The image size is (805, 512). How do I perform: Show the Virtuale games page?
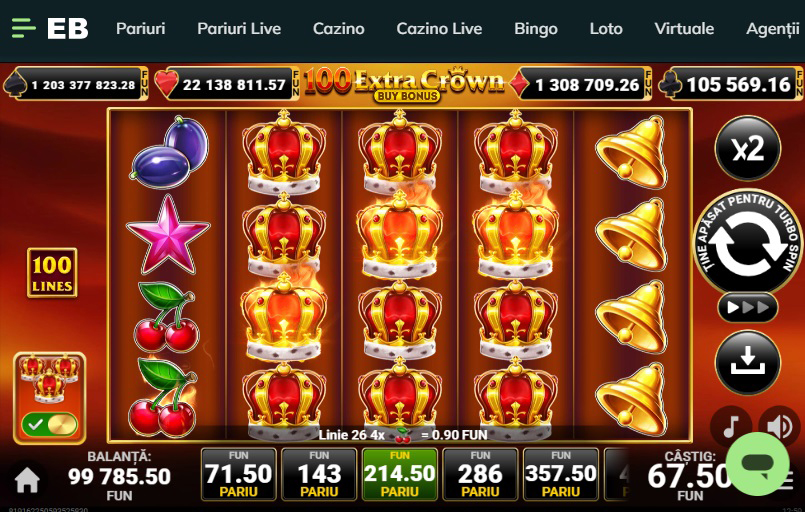pos(684,28)
